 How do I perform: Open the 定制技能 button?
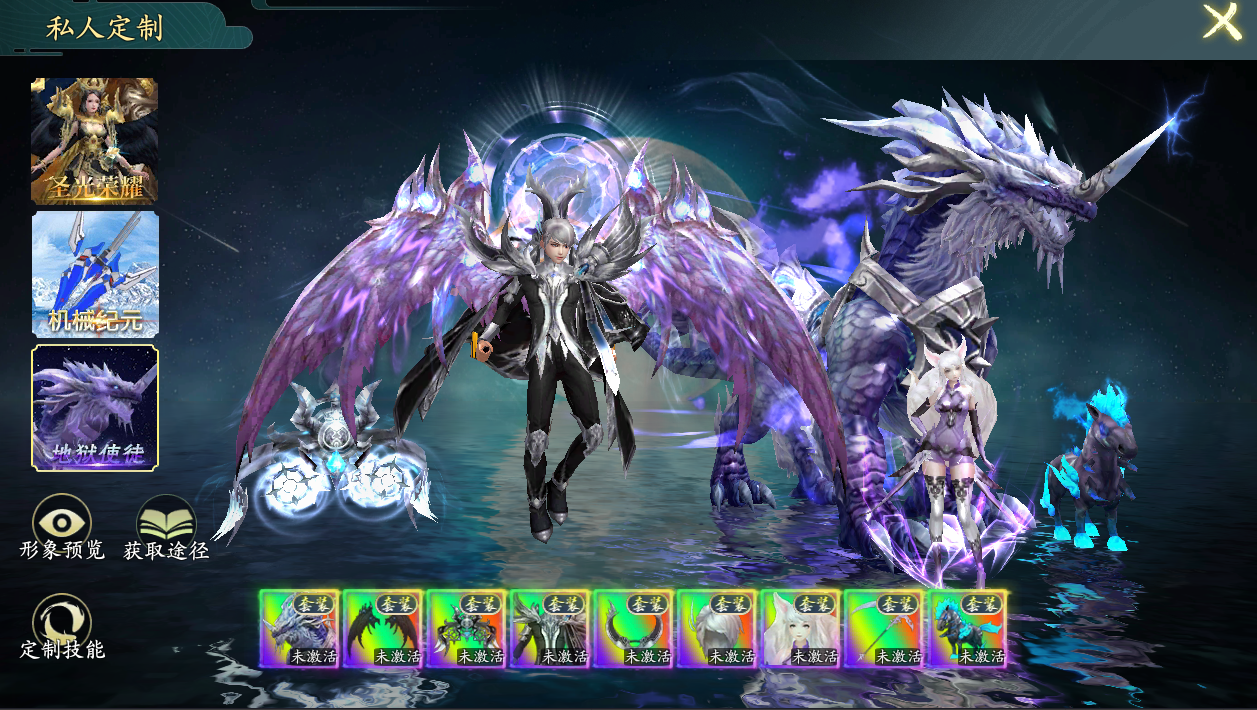62,622
